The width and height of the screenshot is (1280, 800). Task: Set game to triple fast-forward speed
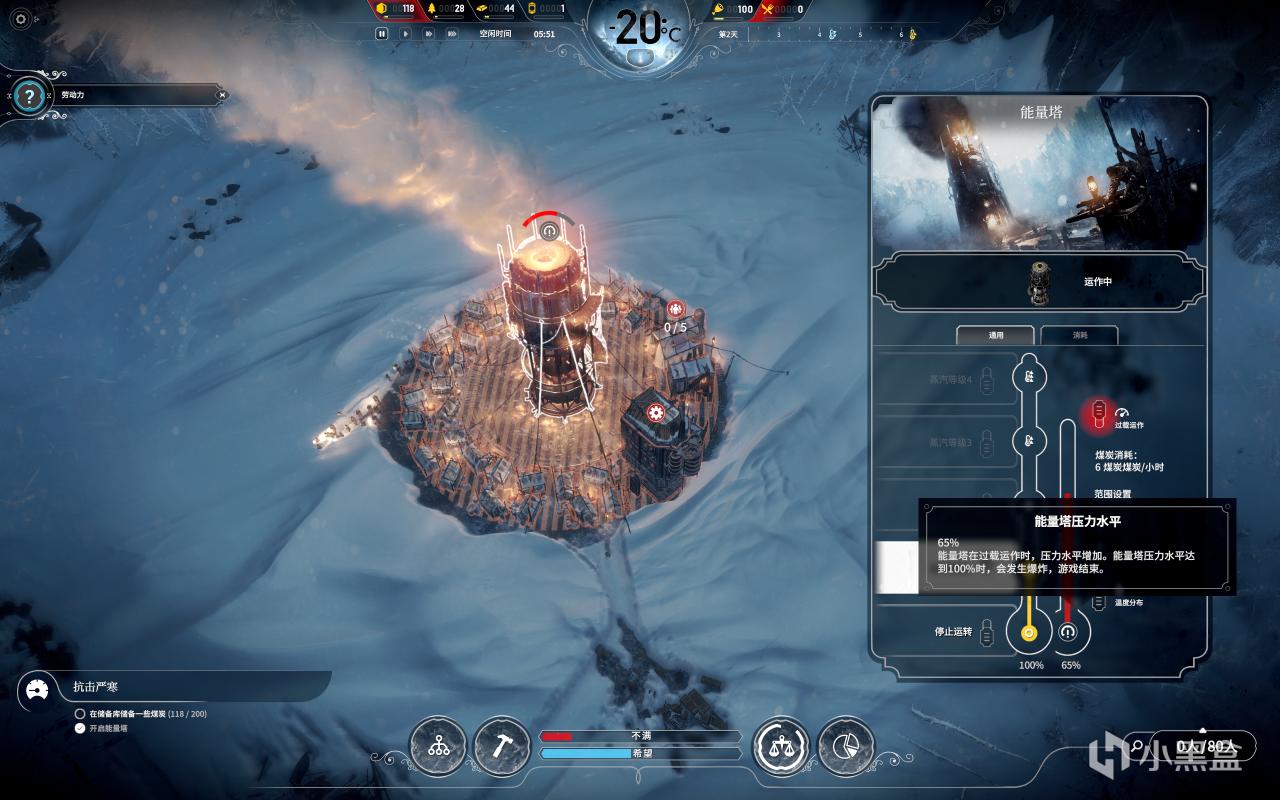click(452, 33)
